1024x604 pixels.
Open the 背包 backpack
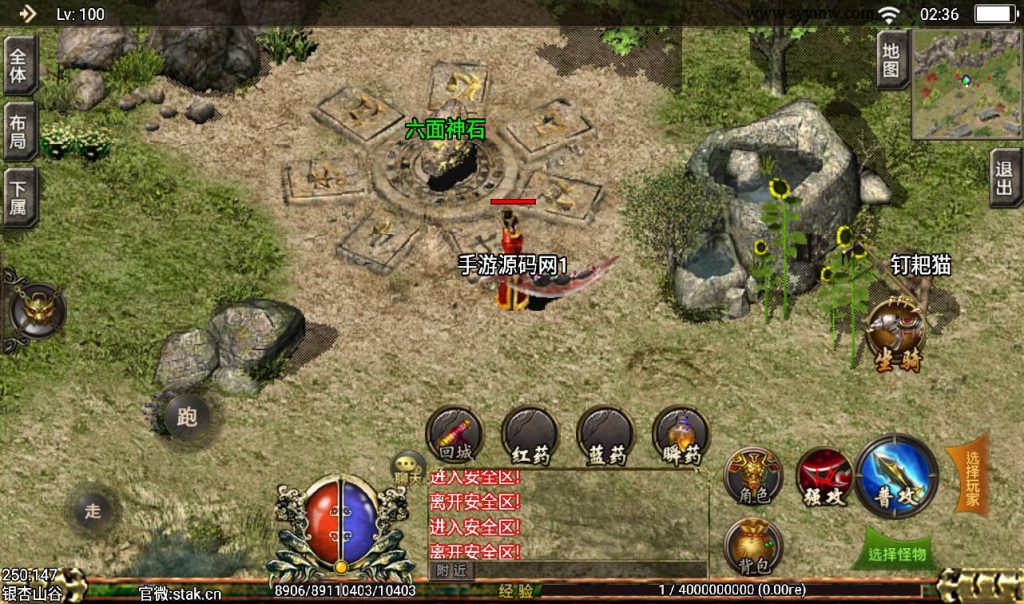[753, 547]
